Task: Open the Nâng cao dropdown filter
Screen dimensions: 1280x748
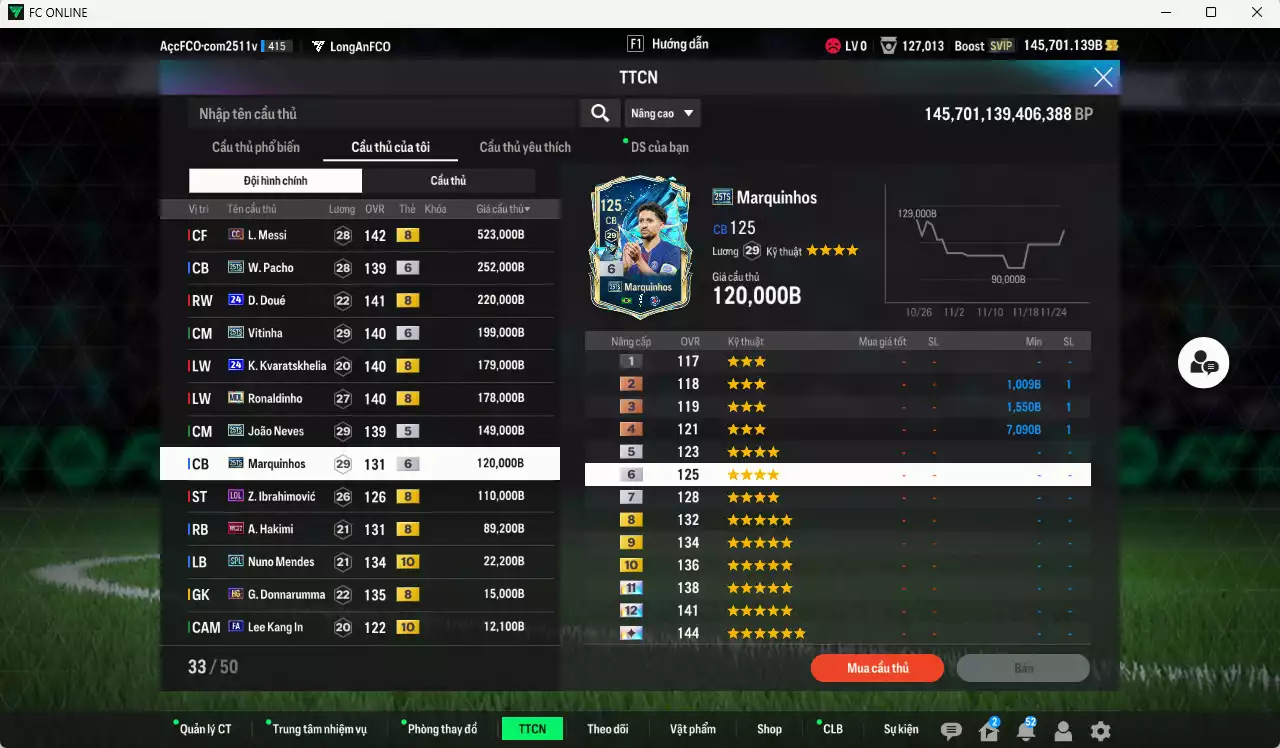Action: pos(662,113)
